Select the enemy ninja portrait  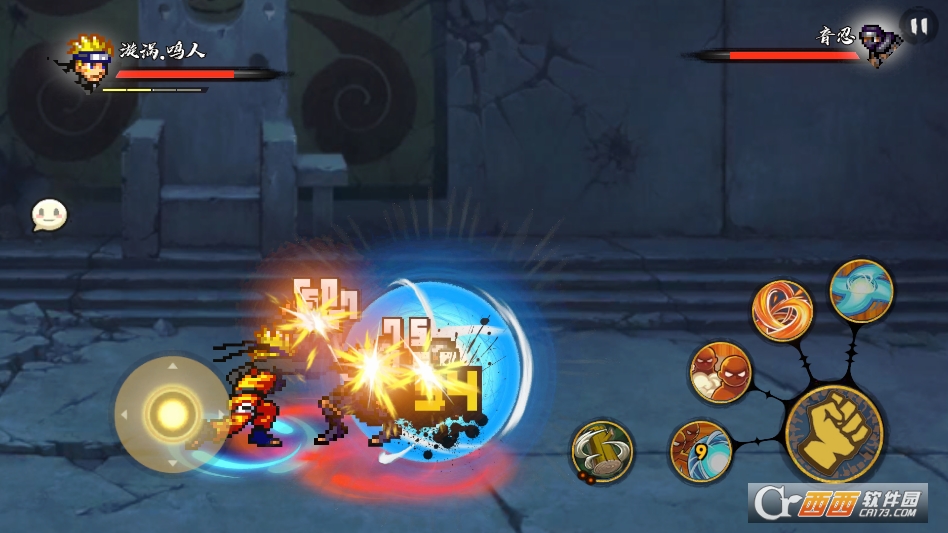coord(880,45)
